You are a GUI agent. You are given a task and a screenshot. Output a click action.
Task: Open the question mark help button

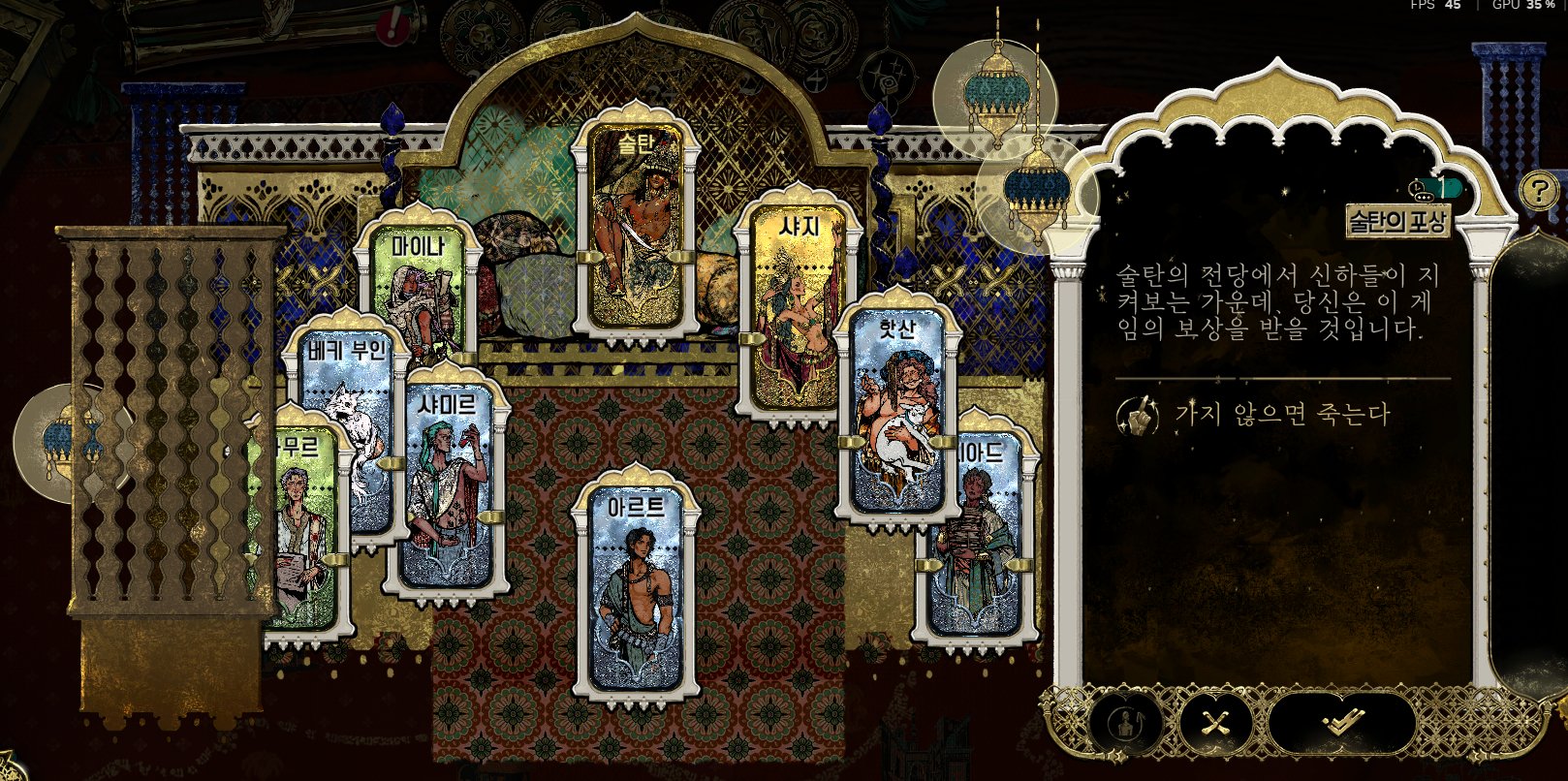click(1537, 191)
